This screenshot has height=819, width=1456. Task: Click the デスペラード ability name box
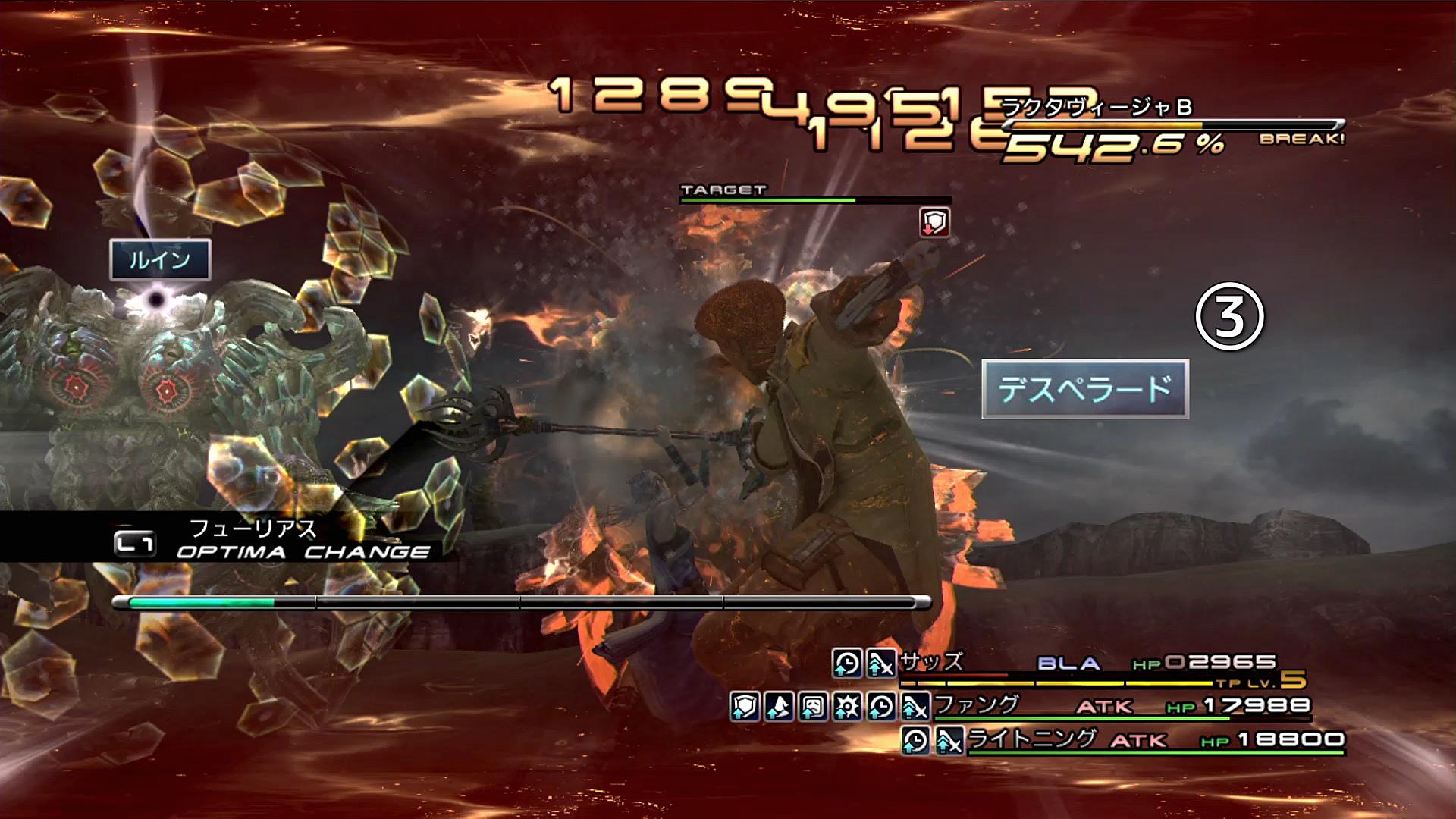(1084, 389)
